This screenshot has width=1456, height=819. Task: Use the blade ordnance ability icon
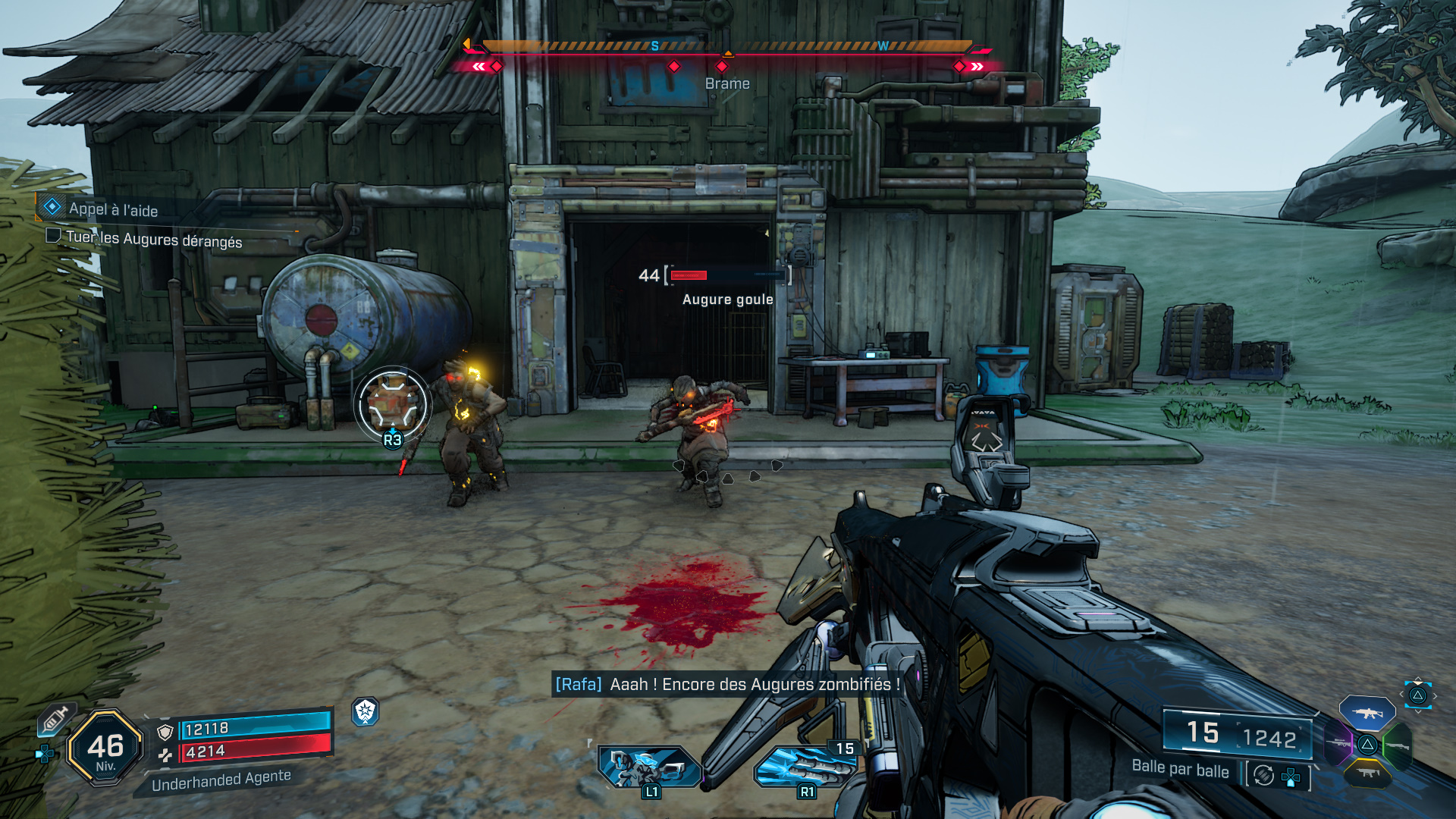(804, 766)
